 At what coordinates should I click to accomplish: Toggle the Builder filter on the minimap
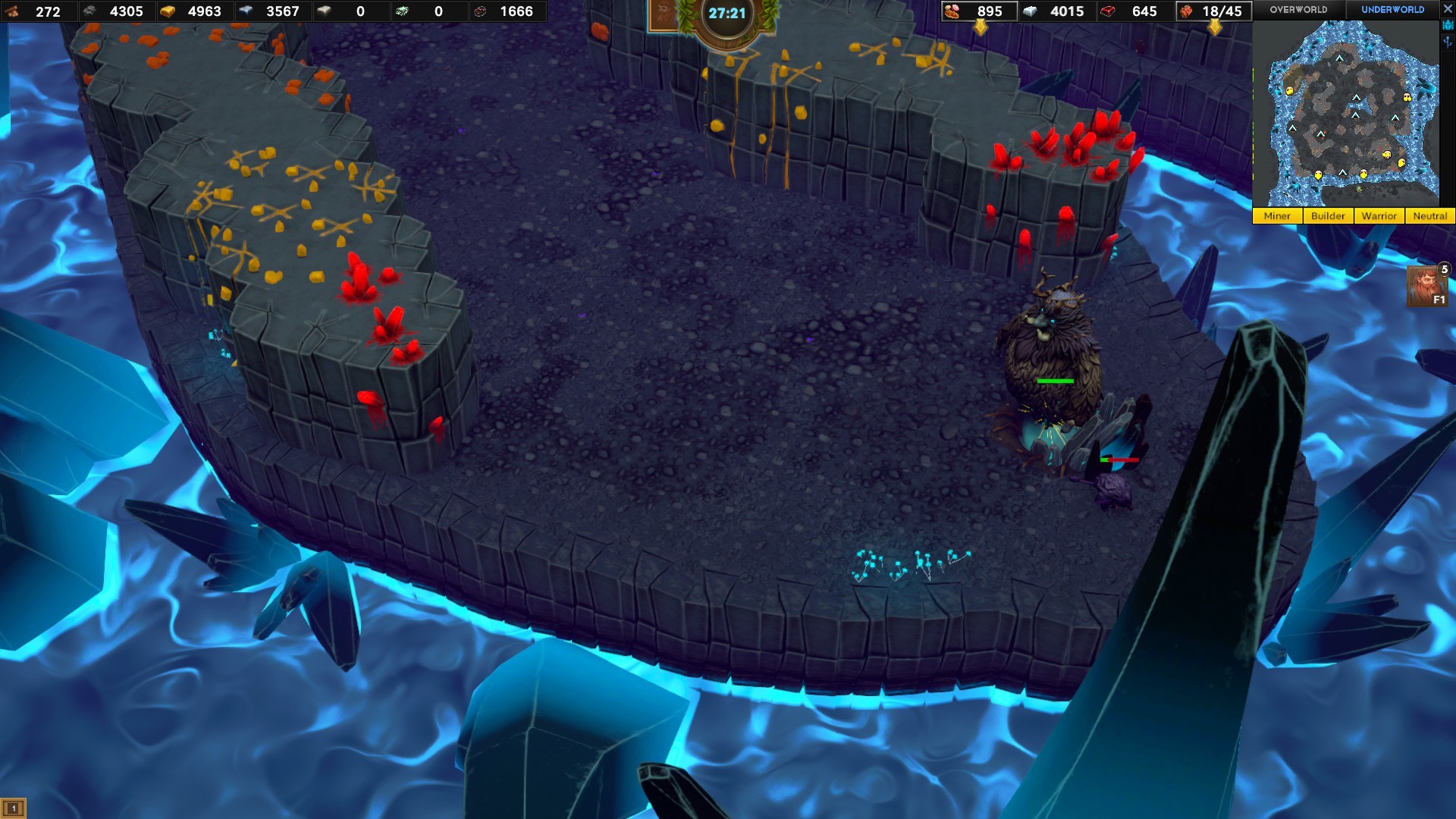click(1329, 216)
